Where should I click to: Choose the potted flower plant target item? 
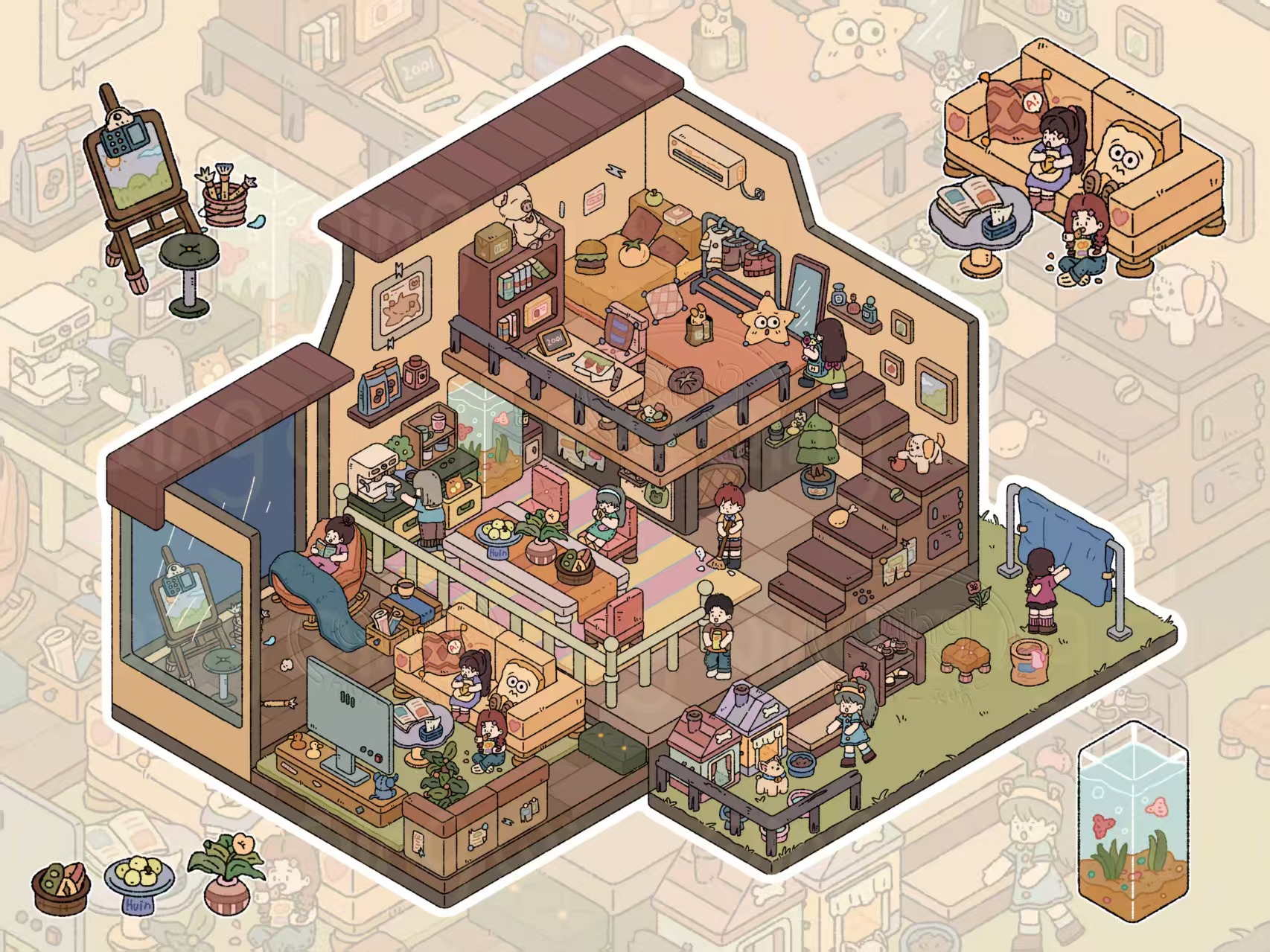coord(227,871)
